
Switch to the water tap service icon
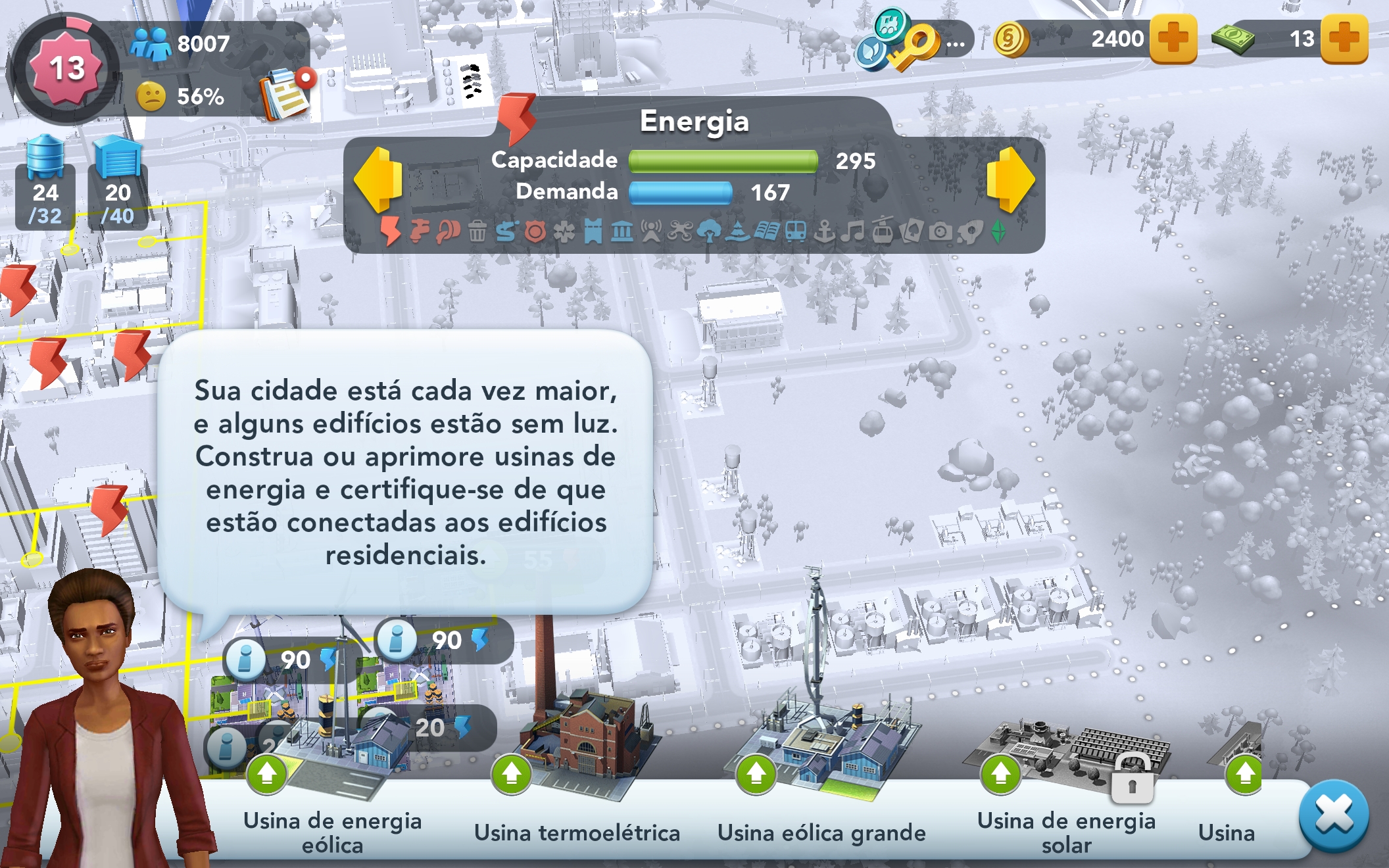click(420, 231)
